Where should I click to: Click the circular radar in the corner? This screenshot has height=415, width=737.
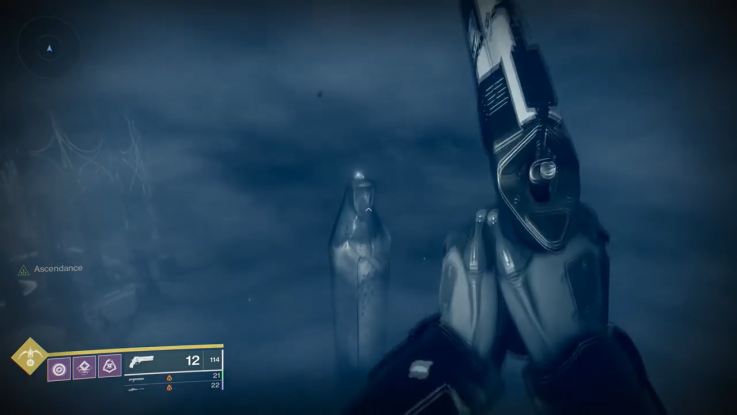[50, 47]
